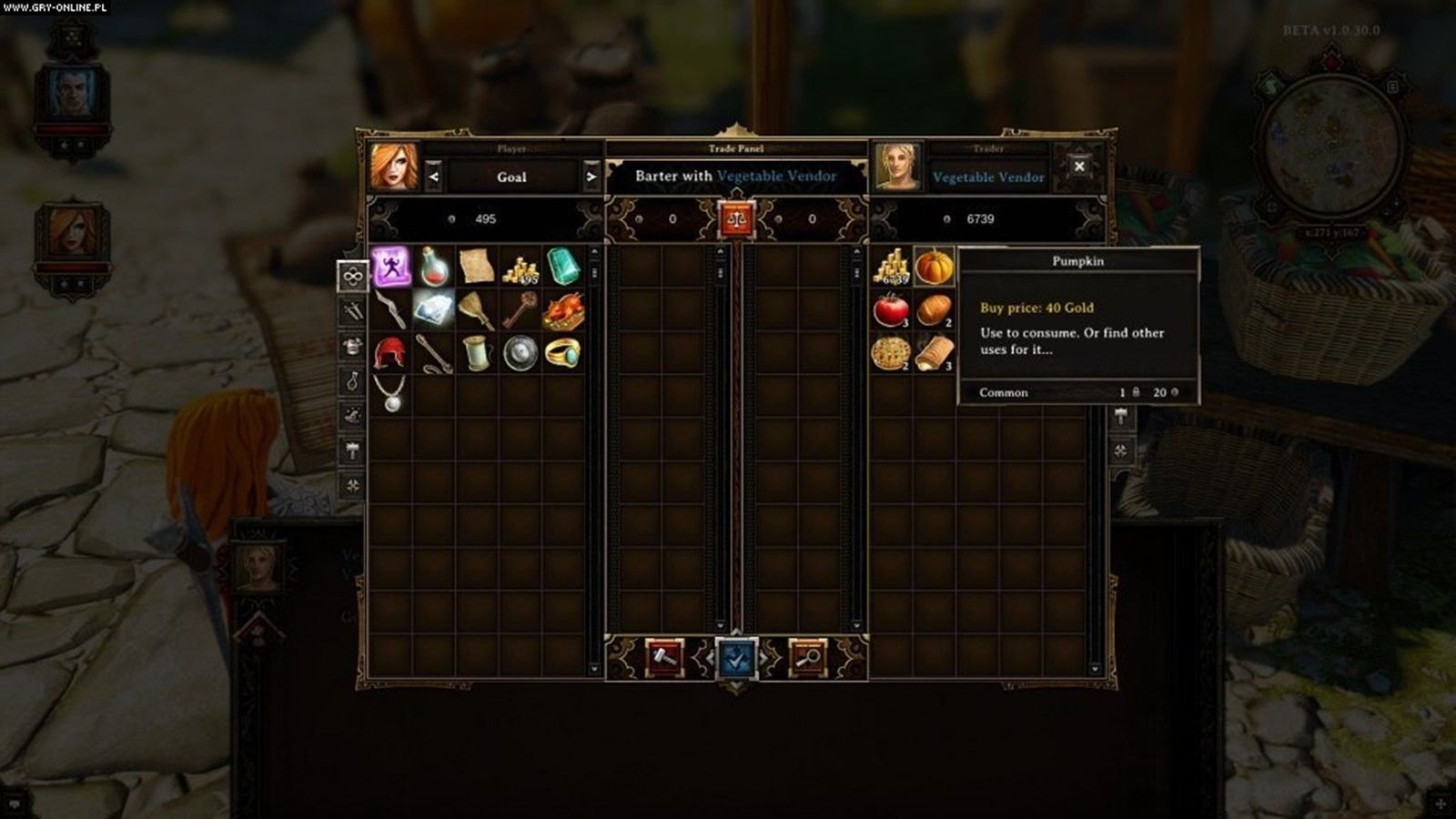This screenshot has width=1456, height=819.
Task: Pick the tomato from the vendor's inventory
Action: point(891,310)
